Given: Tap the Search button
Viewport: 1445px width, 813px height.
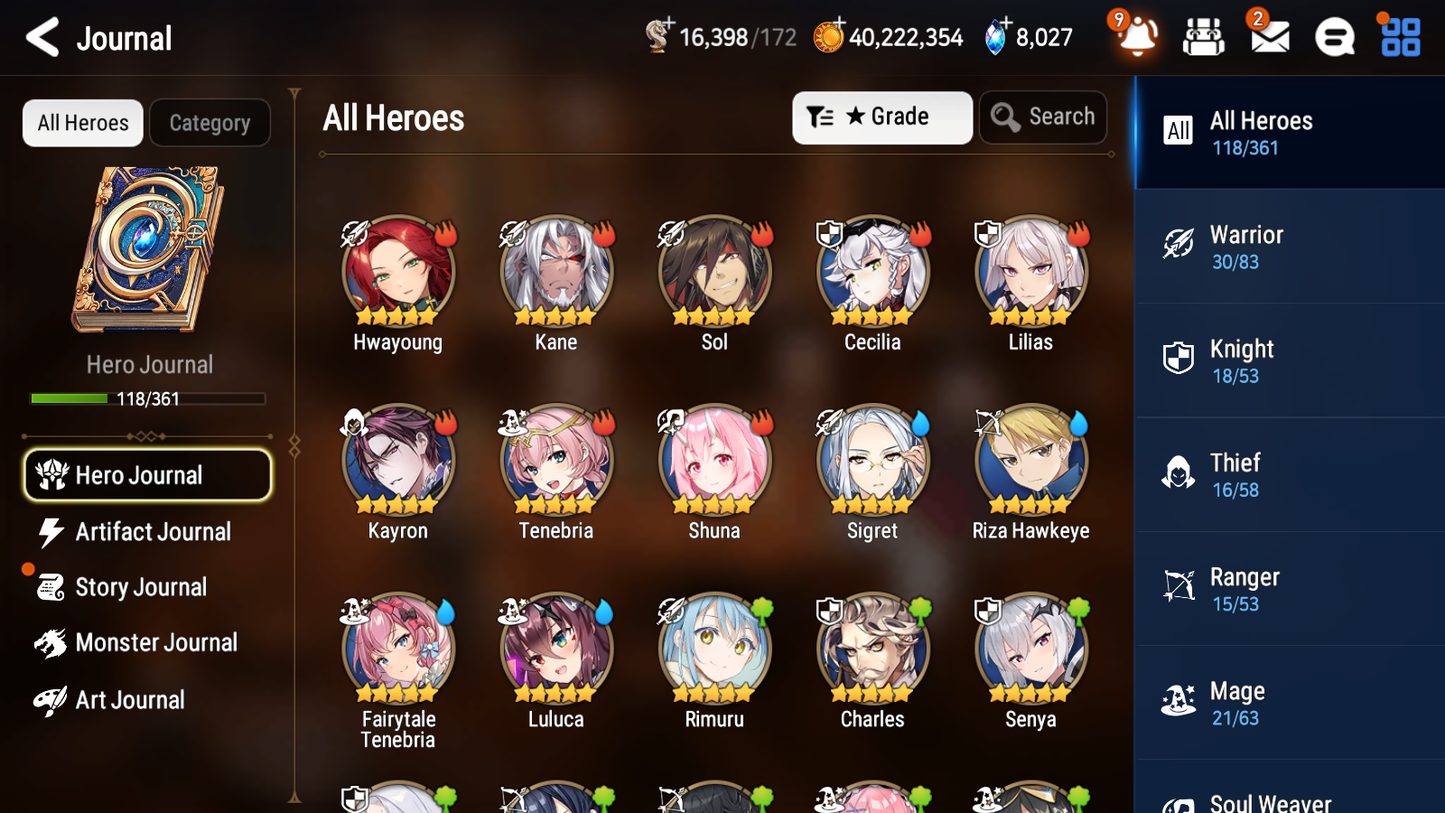Looking at the screenshot, I should pyautogui.click(x=1043, y=117).
